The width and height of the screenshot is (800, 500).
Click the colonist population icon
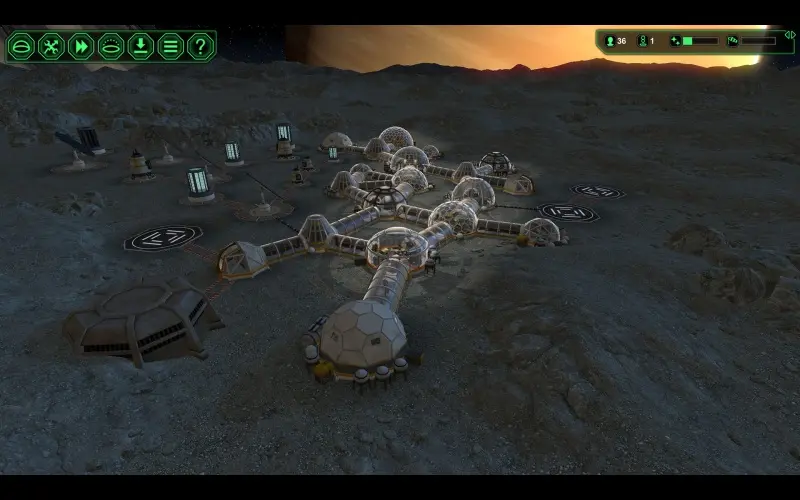610,41
